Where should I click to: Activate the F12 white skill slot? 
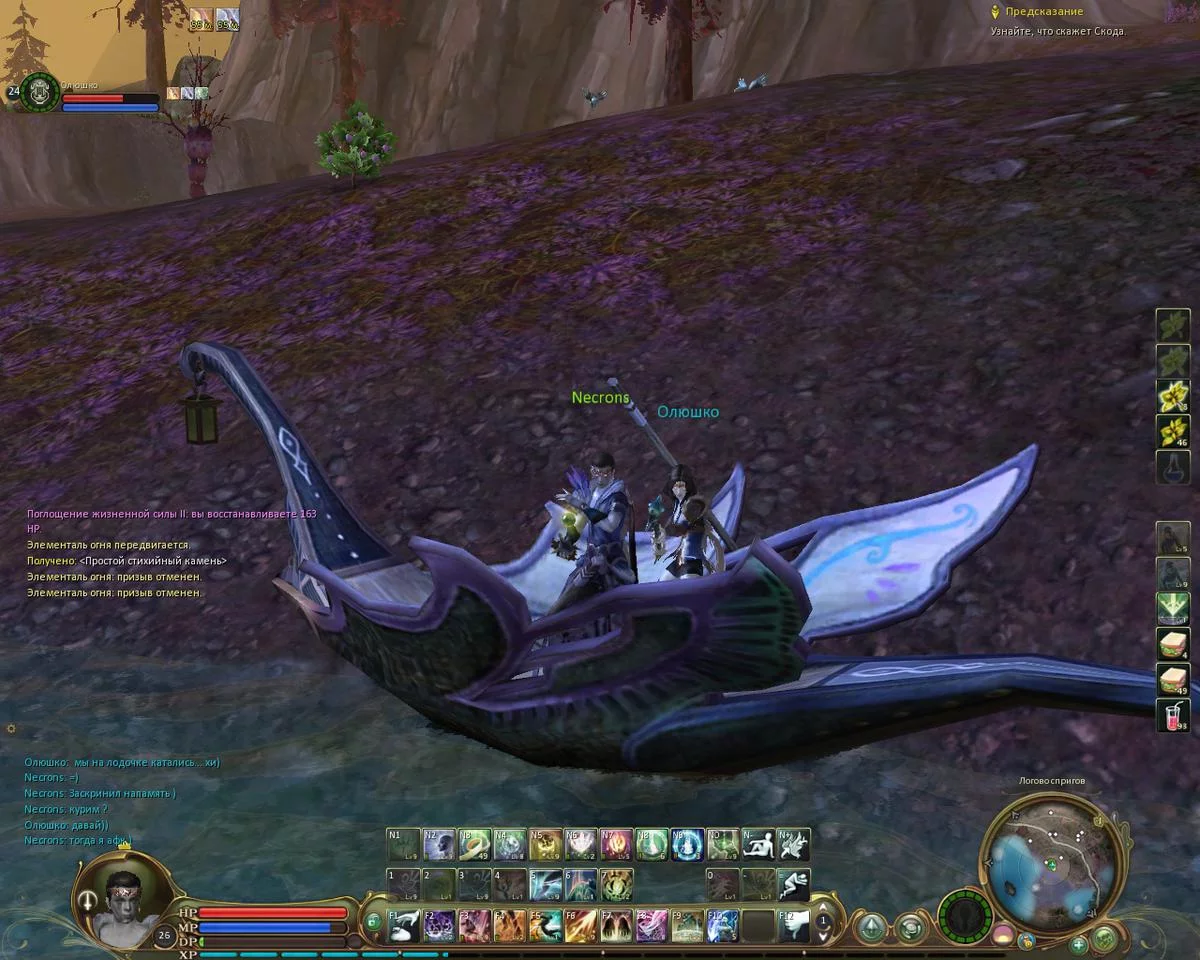pos(793,925)
